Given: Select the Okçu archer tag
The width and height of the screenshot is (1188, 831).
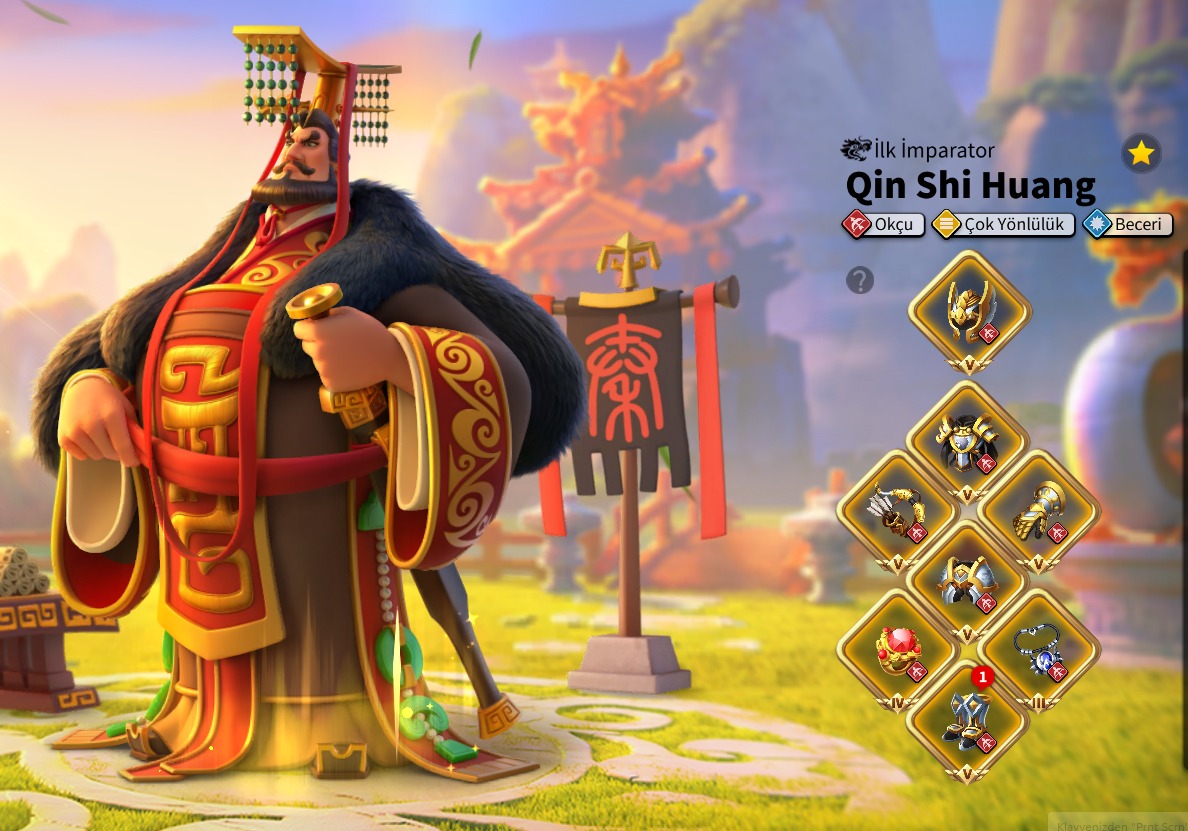Looking at the screenshot, I should pos(883,224).
